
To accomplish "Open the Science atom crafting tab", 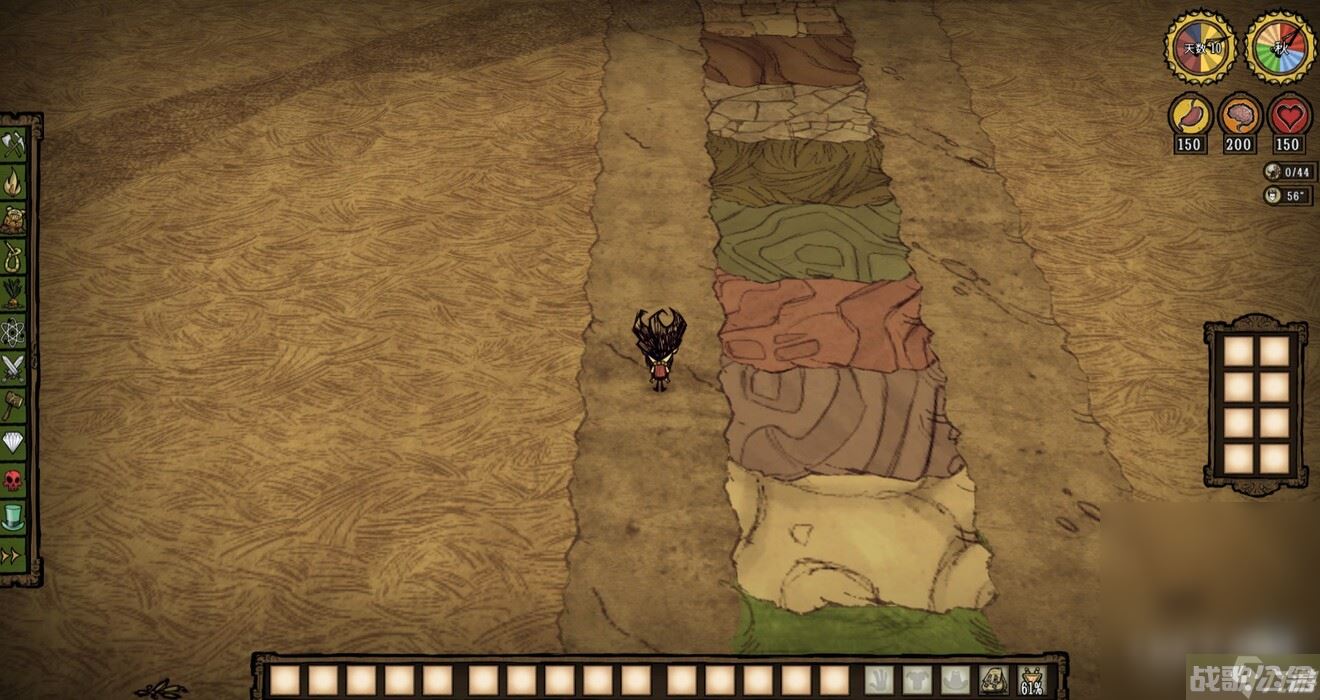I will (13, 331).
